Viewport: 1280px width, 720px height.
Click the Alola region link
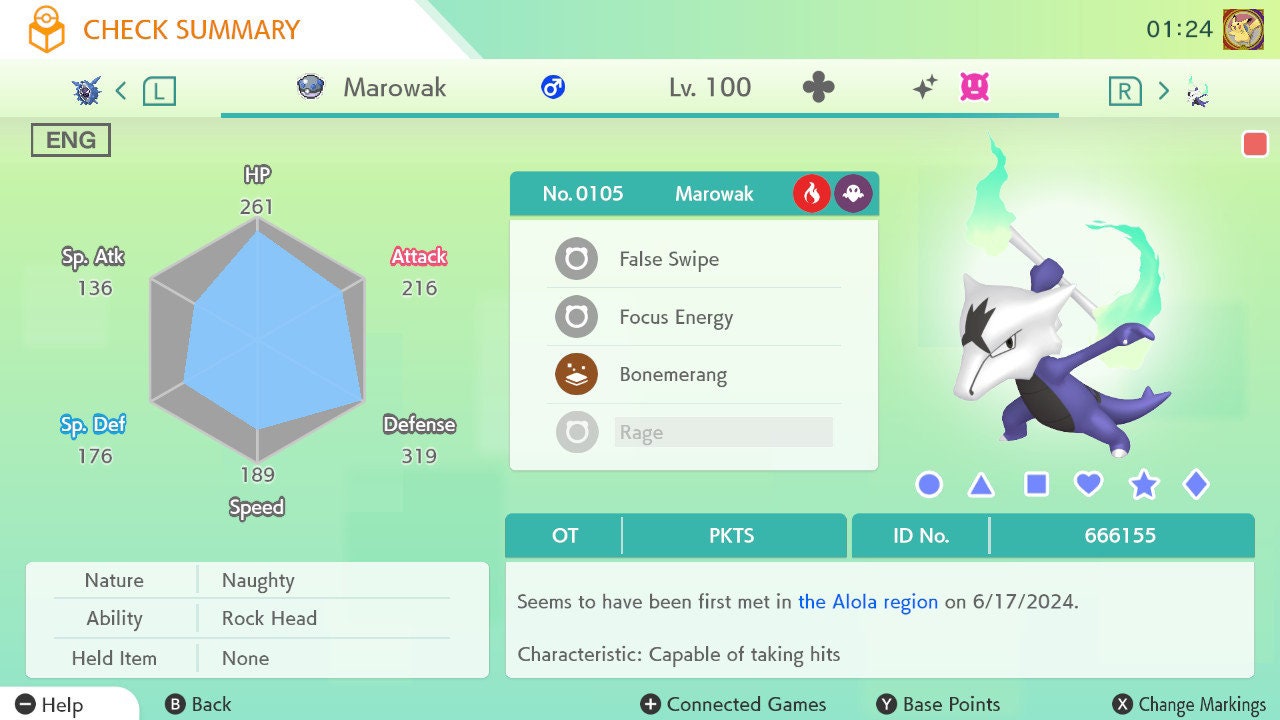[x=868, y=602]
